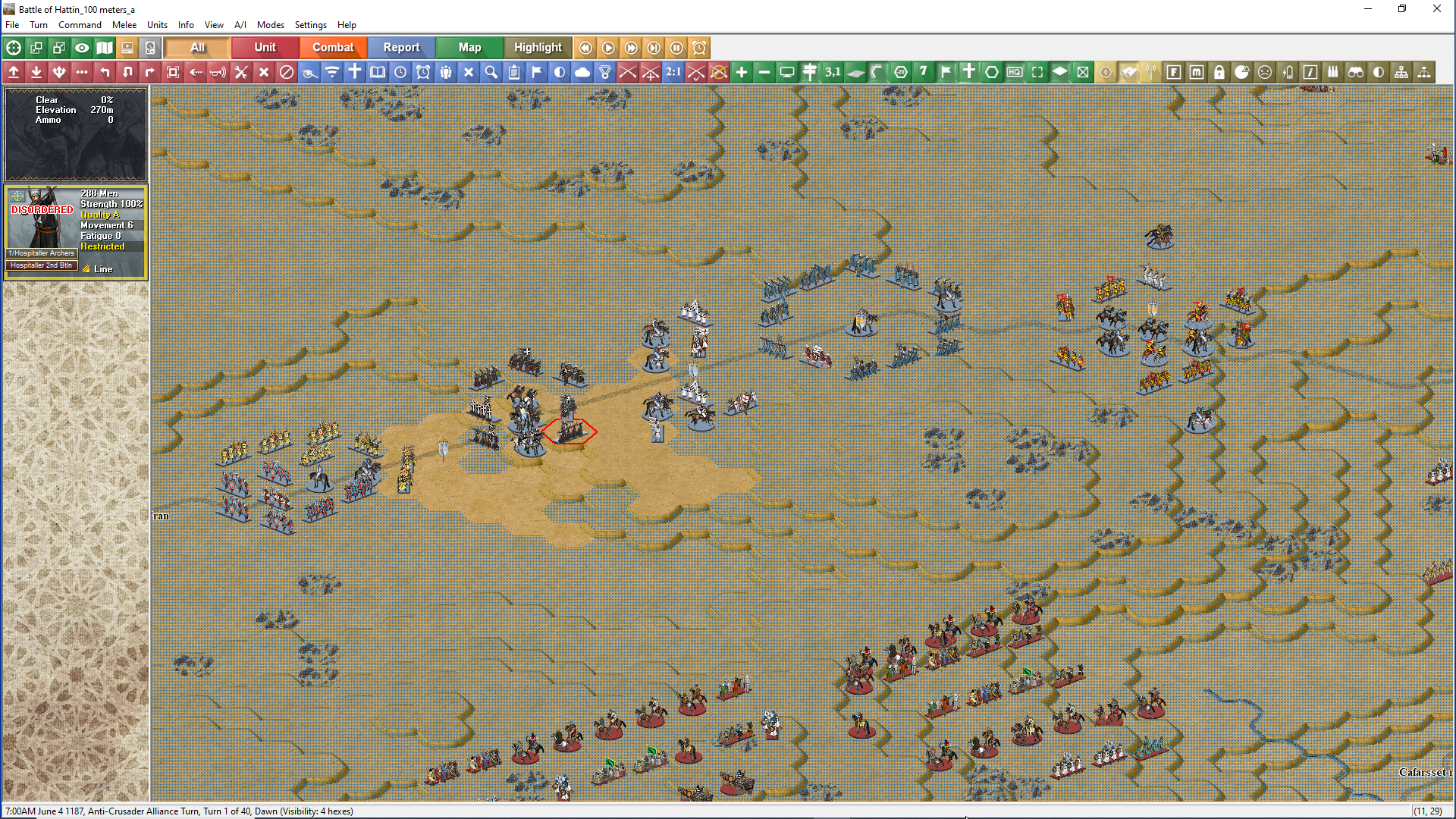Open the Highlight toolbar tab
This screenshot has width=1456, height=819.
(x=538, y=48)
